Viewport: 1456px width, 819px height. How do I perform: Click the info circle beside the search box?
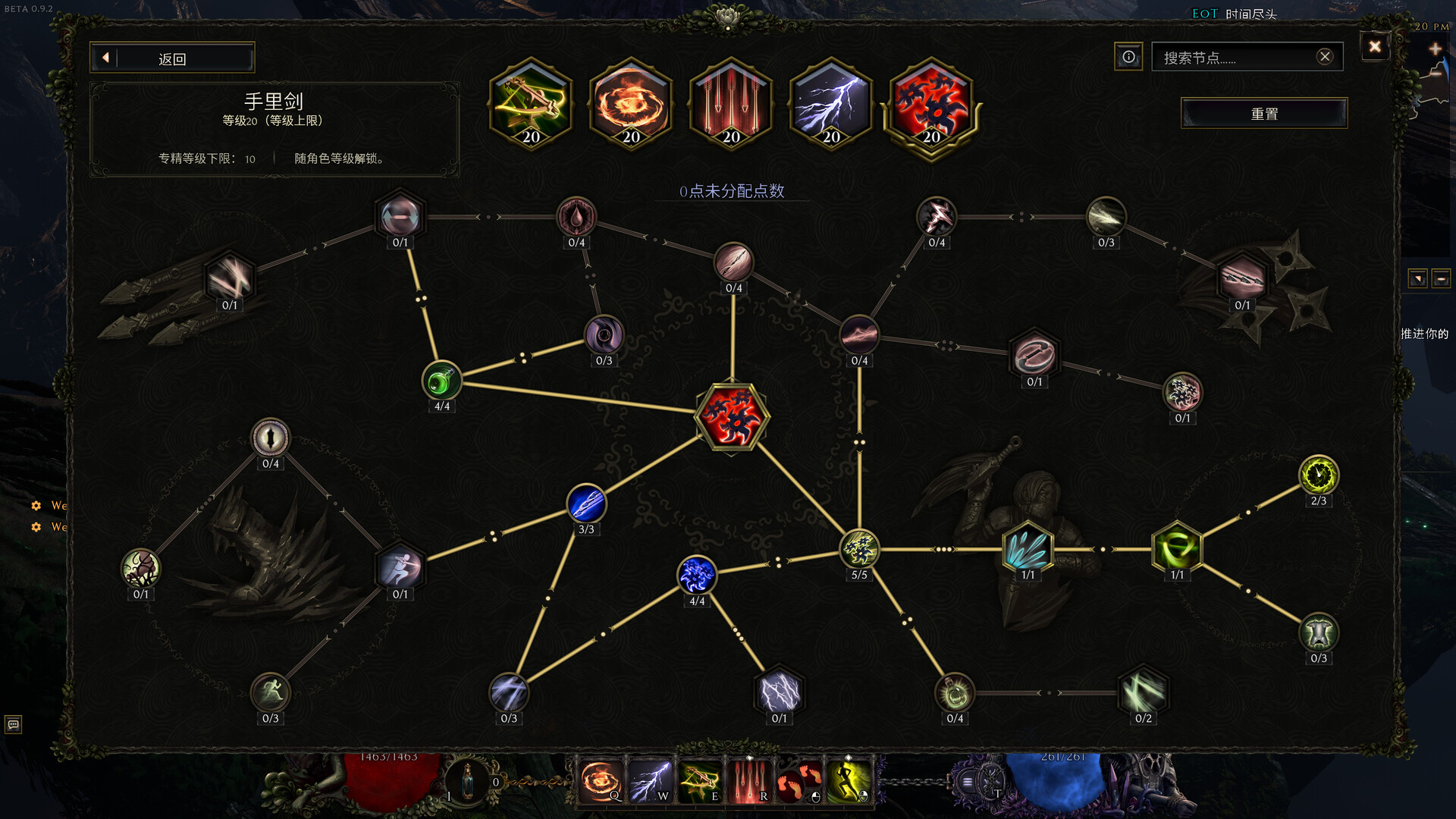[x=1128, y=56]
